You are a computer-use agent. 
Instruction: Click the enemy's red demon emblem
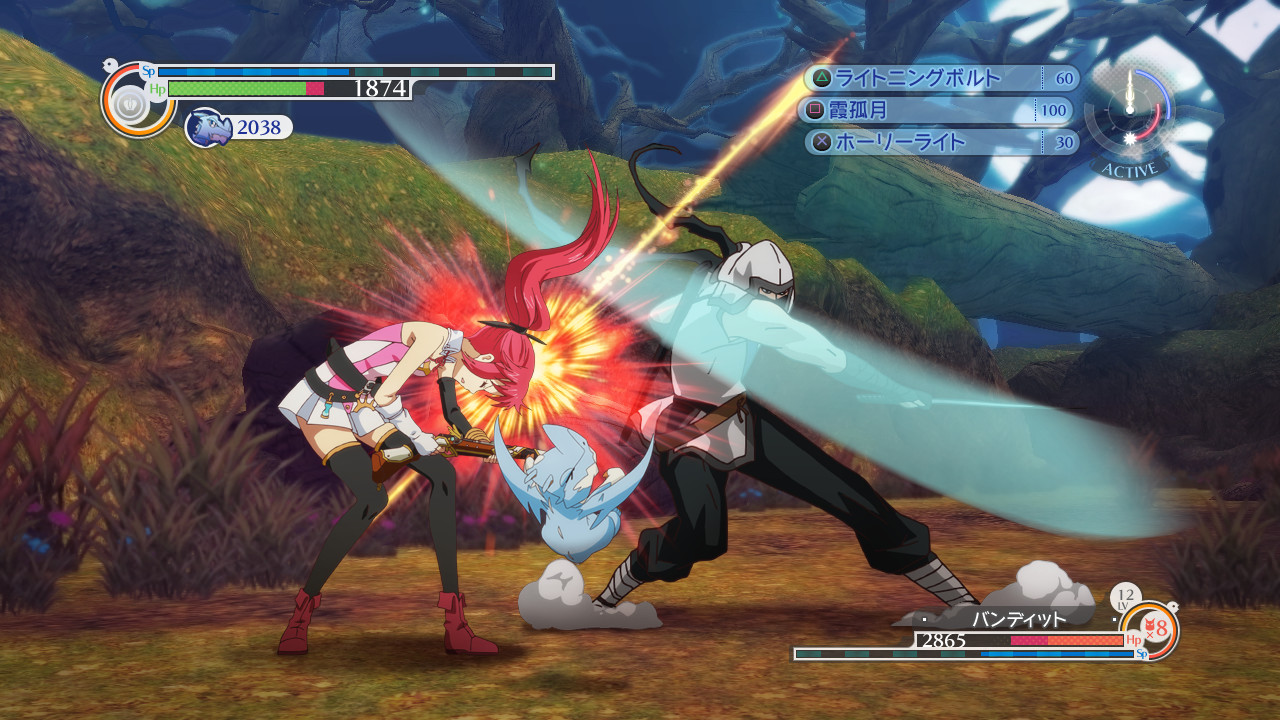tap(1152, 630)
